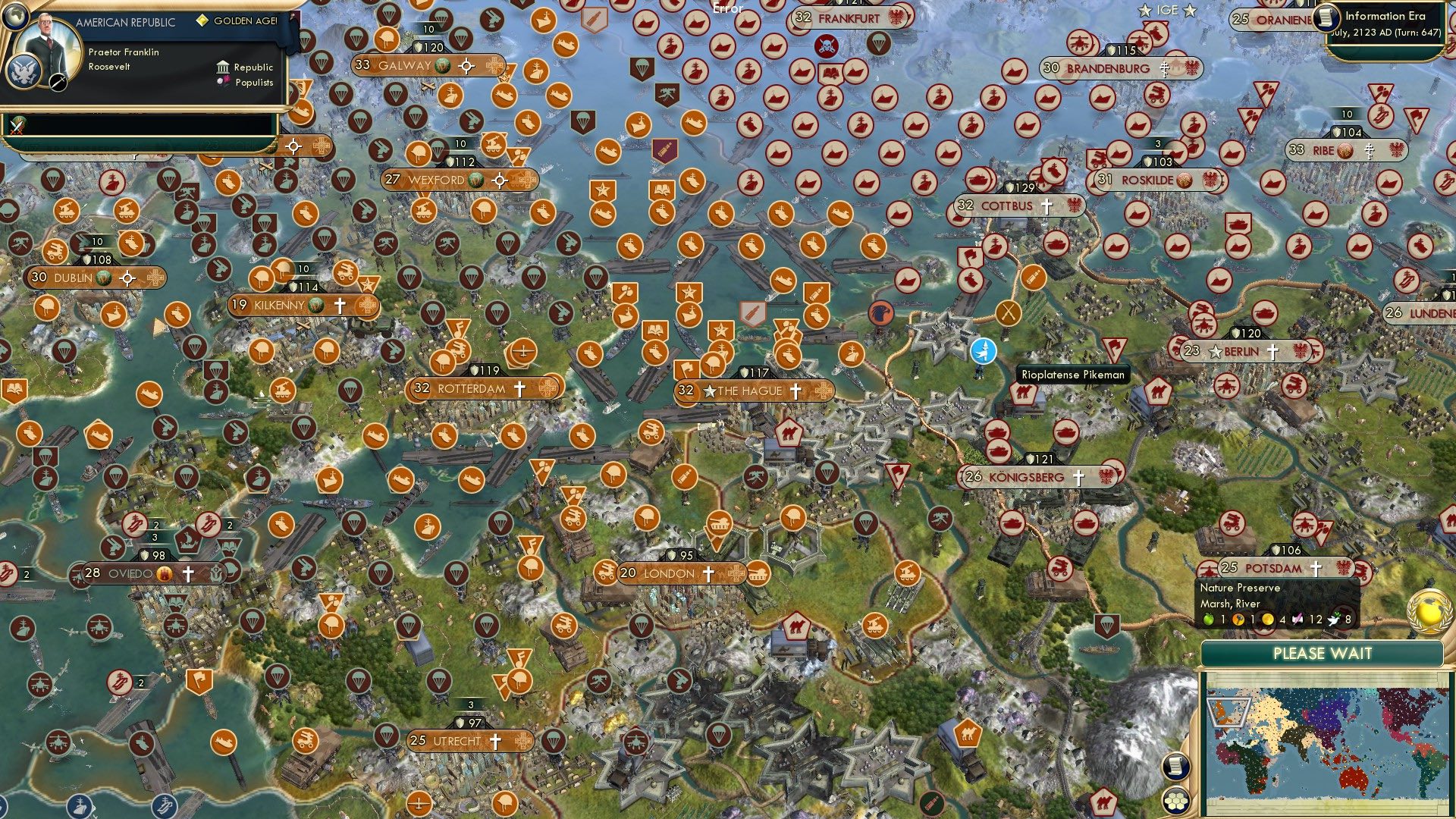Click the star on The Hague city banner

pyautogui.click(x=711, y=391)
